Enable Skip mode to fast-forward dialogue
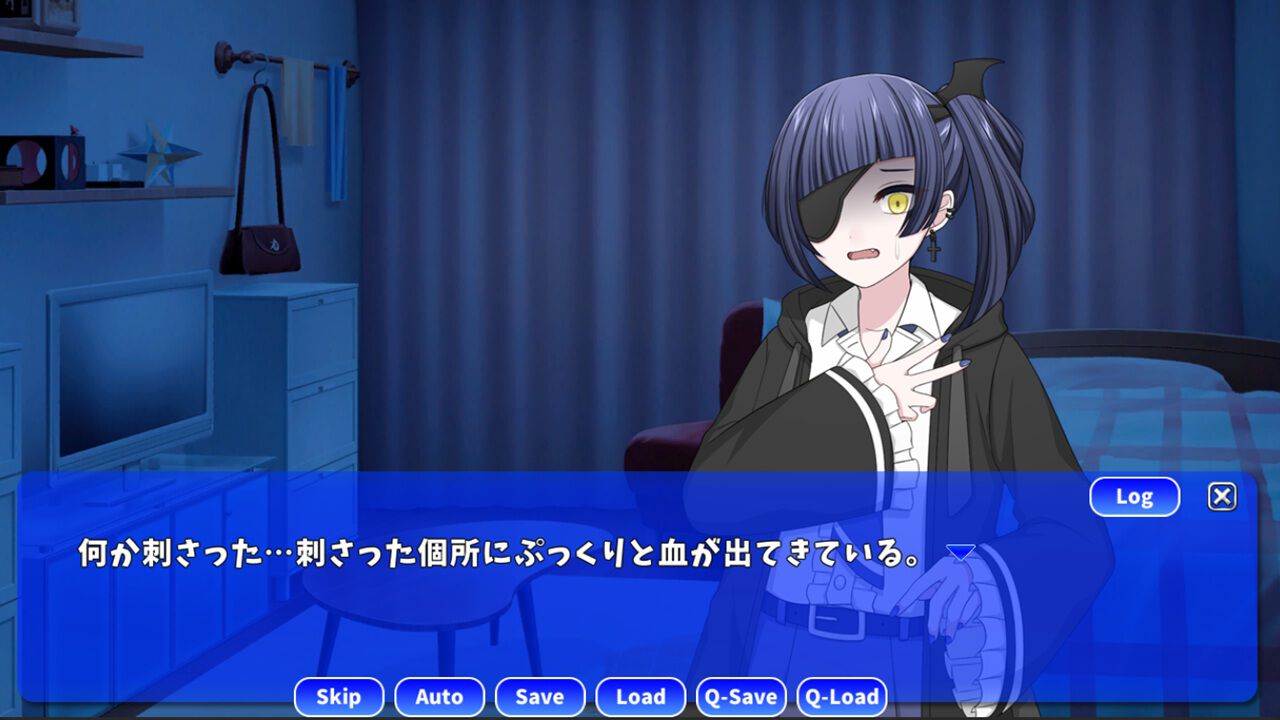The width and height of the screenshot is (1280, 720). (339, 697)
